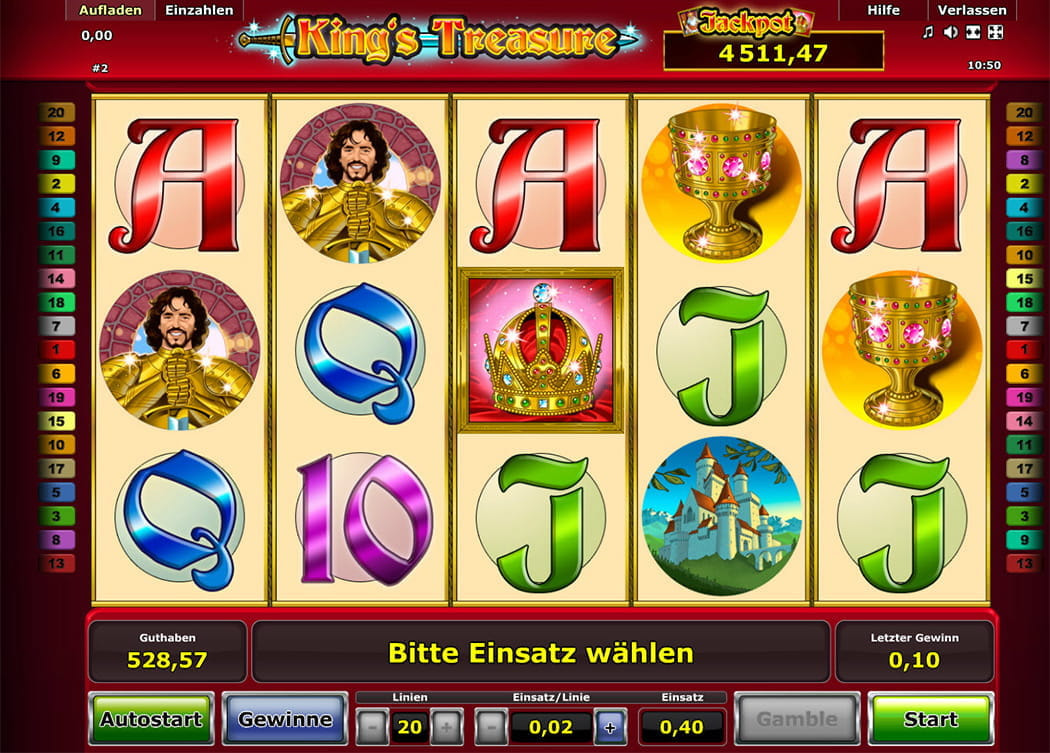The image size is (1050, 753).
Task: Enter fullscreen with the four-arrows icon
Action: tap(995, 33)
